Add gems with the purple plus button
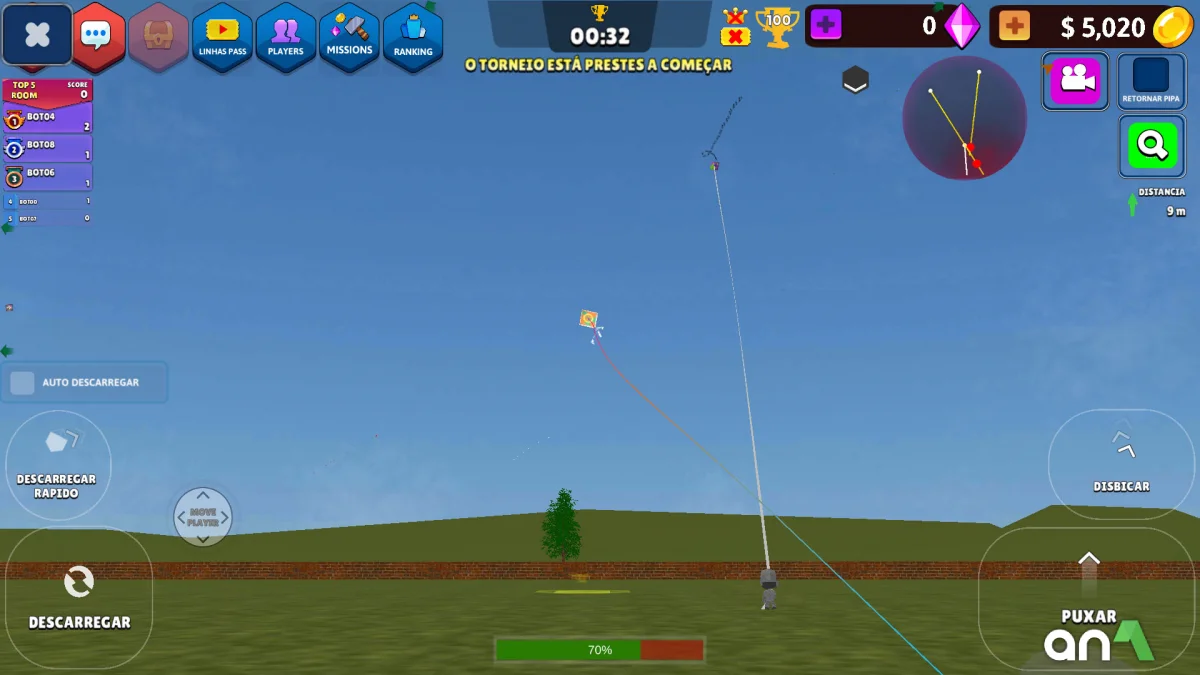 pyautogui.click(x=826, y=26)
